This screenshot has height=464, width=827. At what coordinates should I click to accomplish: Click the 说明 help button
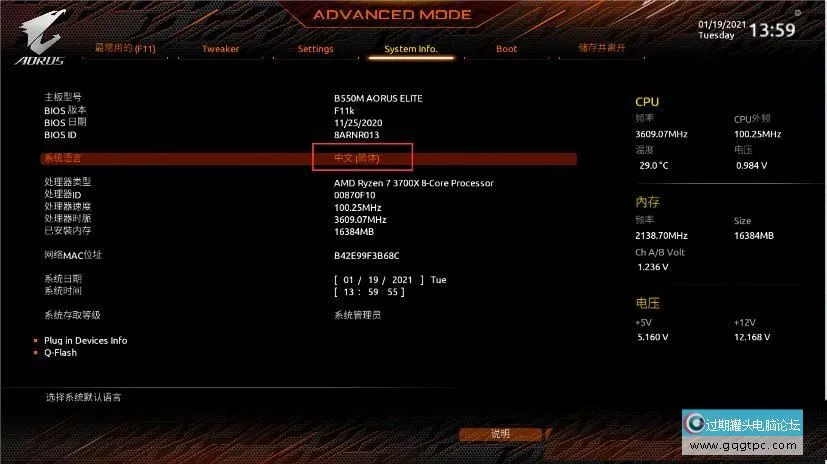[x=500, y=434]
